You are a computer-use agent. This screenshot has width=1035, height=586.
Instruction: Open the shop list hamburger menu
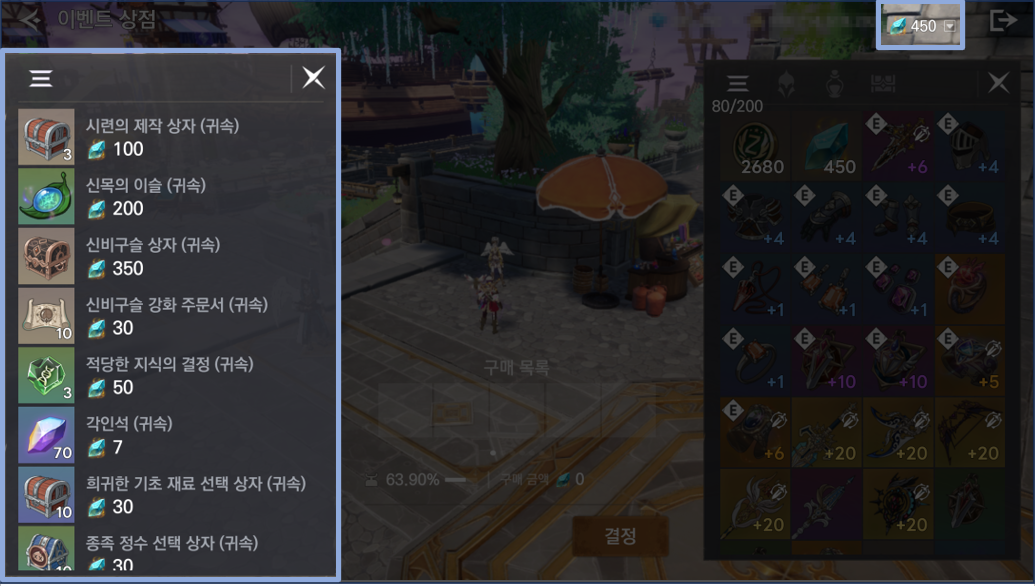point(41,78)
